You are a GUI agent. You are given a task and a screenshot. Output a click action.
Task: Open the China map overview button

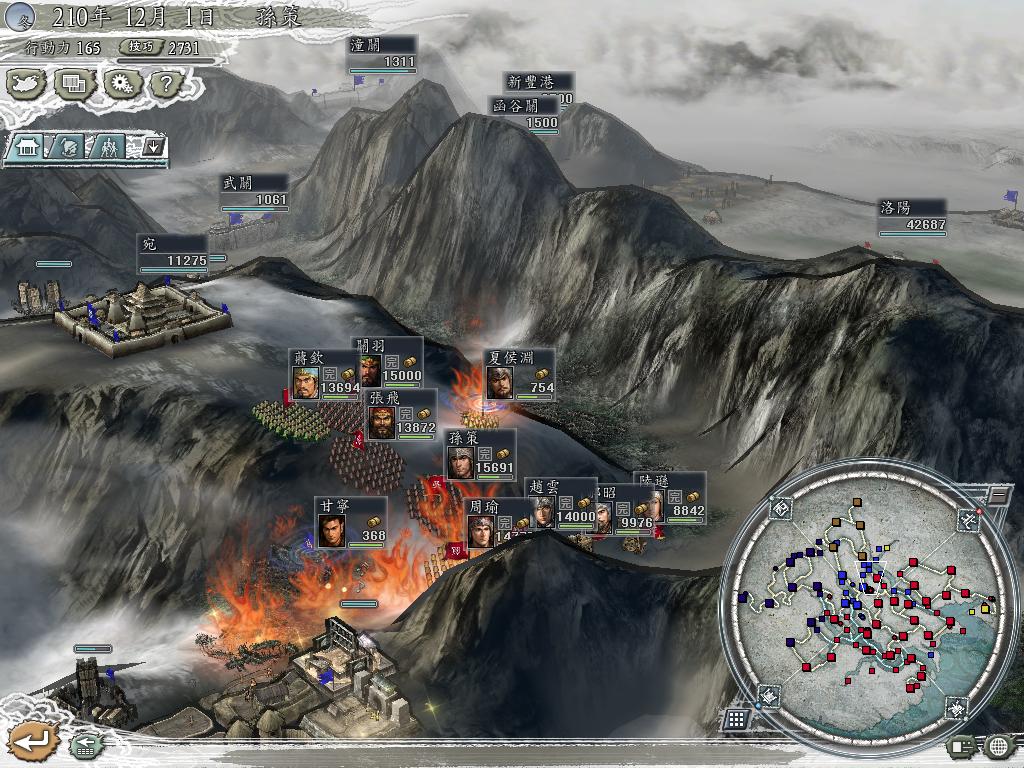point(28,83)
